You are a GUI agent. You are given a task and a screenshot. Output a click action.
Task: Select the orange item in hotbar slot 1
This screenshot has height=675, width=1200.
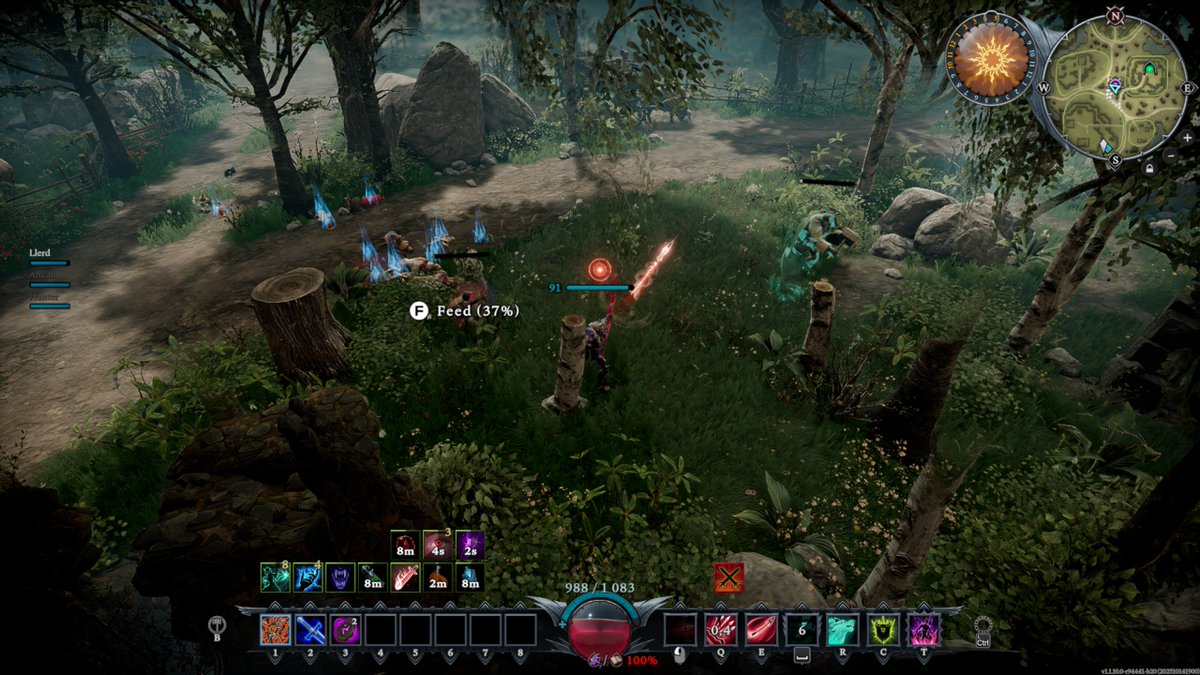click(x=275, y=630)
